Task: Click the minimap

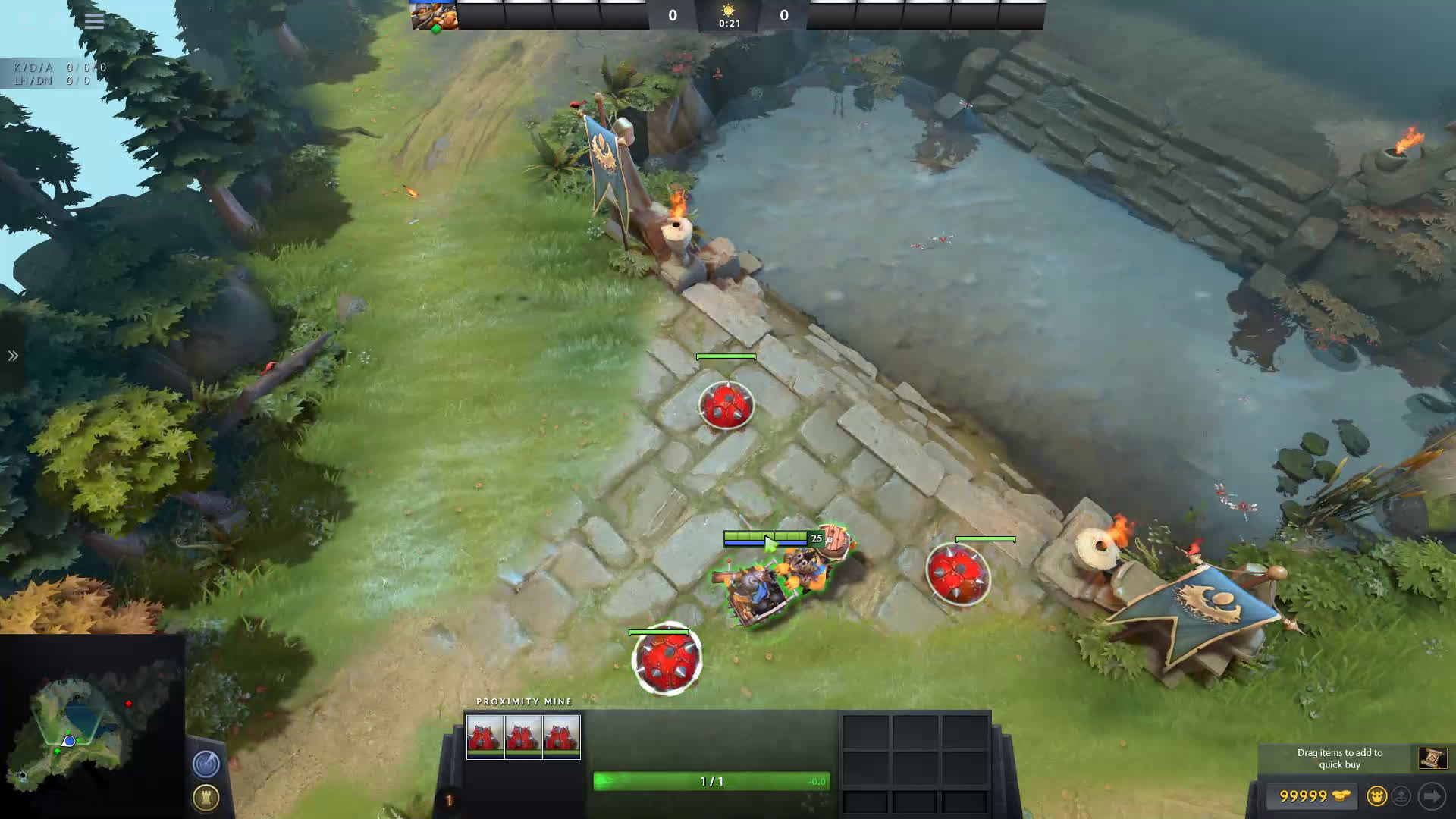Action: (91, 726)
